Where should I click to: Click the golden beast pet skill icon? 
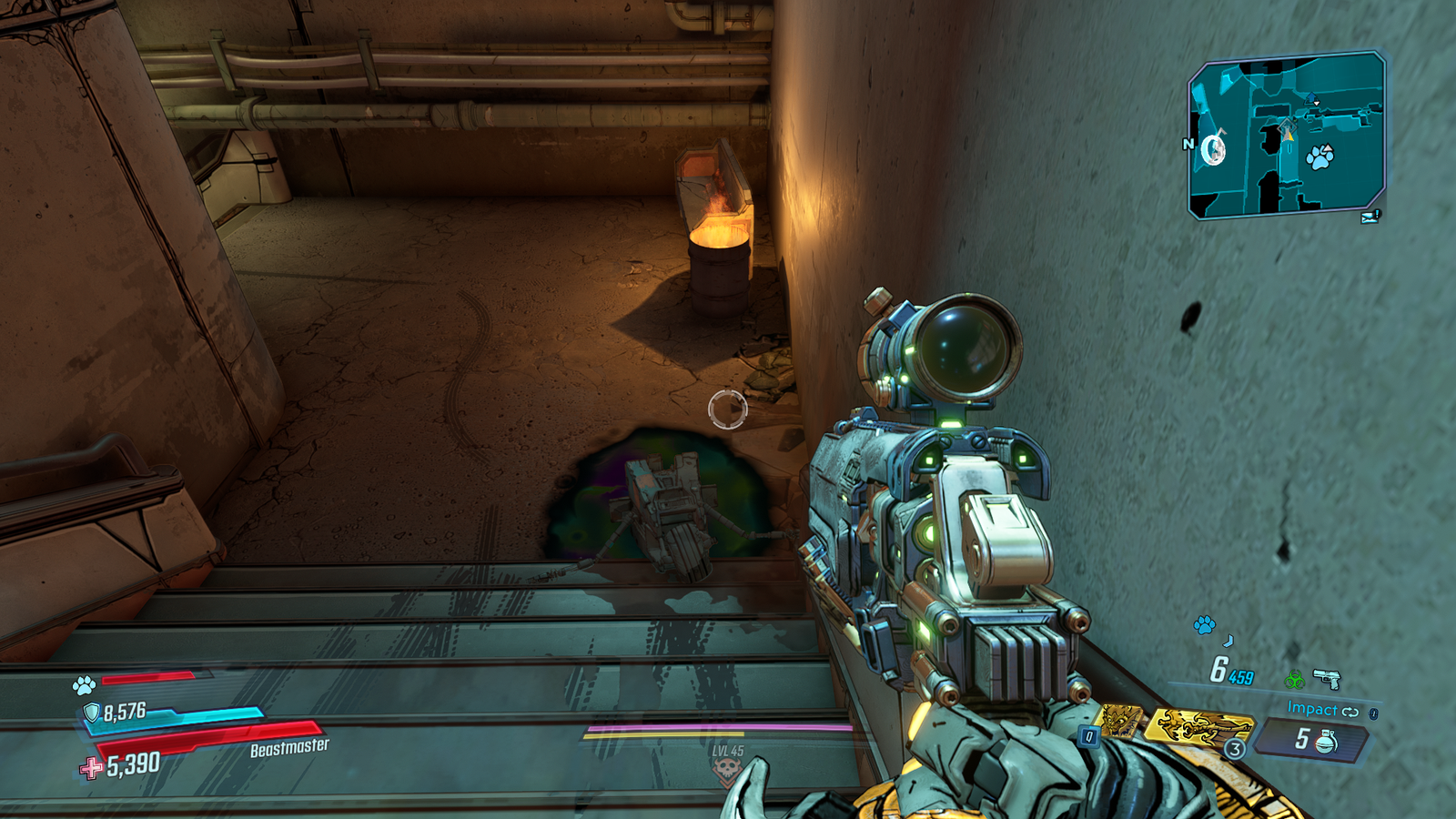1121,721
